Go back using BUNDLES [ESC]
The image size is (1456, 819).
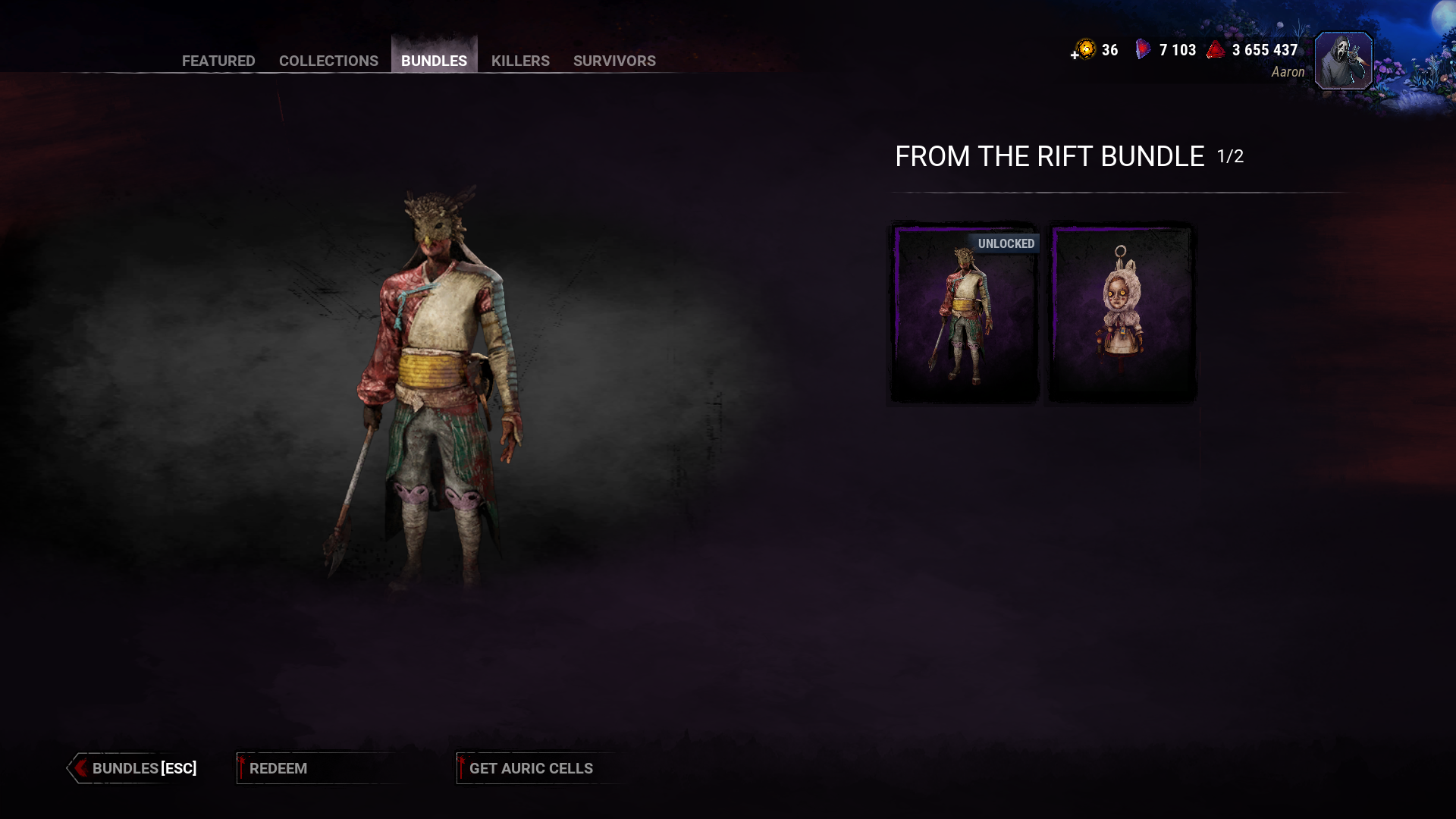click(143, 768)
